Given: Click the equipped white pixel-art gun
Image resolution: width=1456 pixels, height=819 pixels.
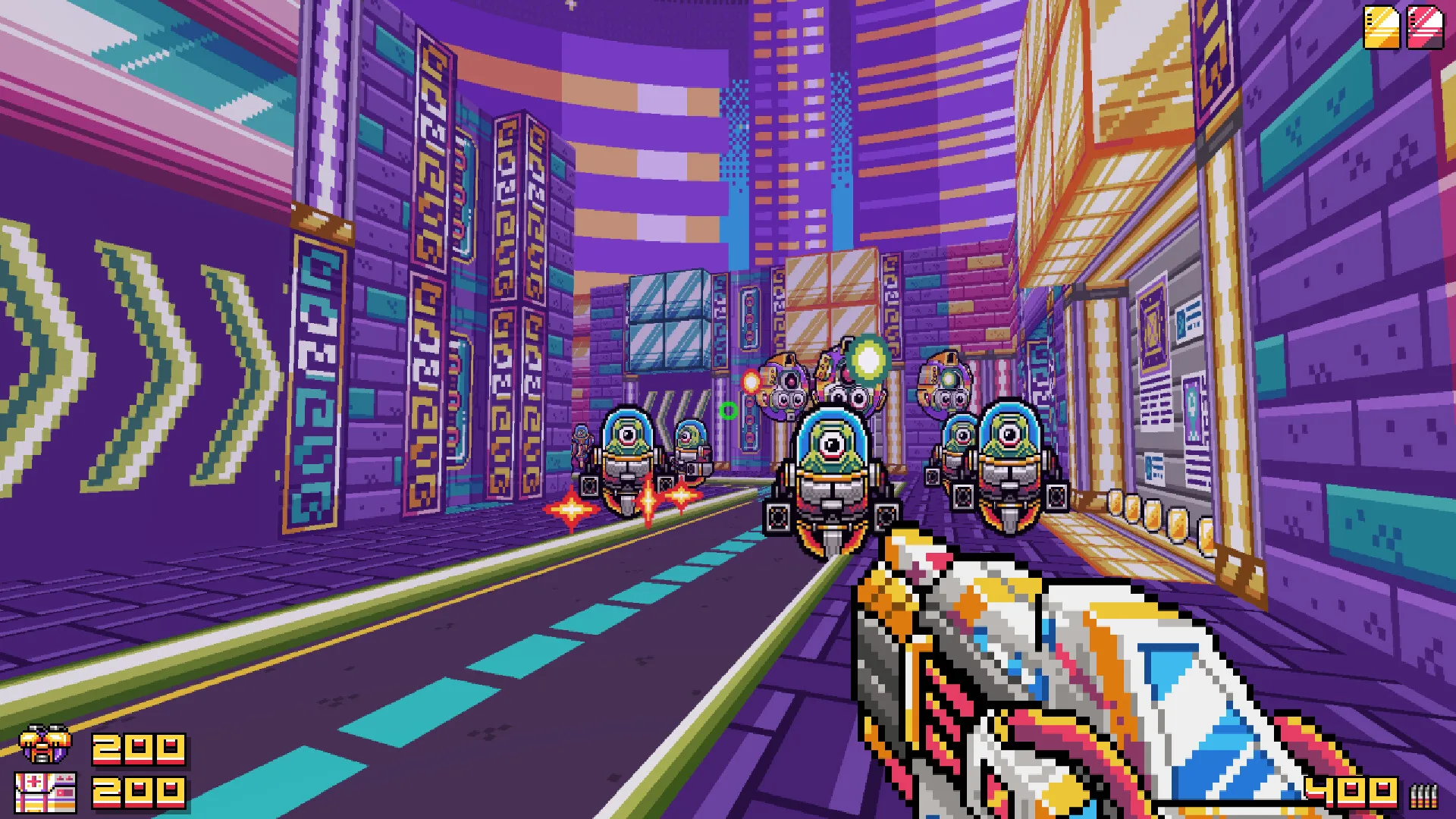Looking at the screenshot, I should click(1062, 667).
